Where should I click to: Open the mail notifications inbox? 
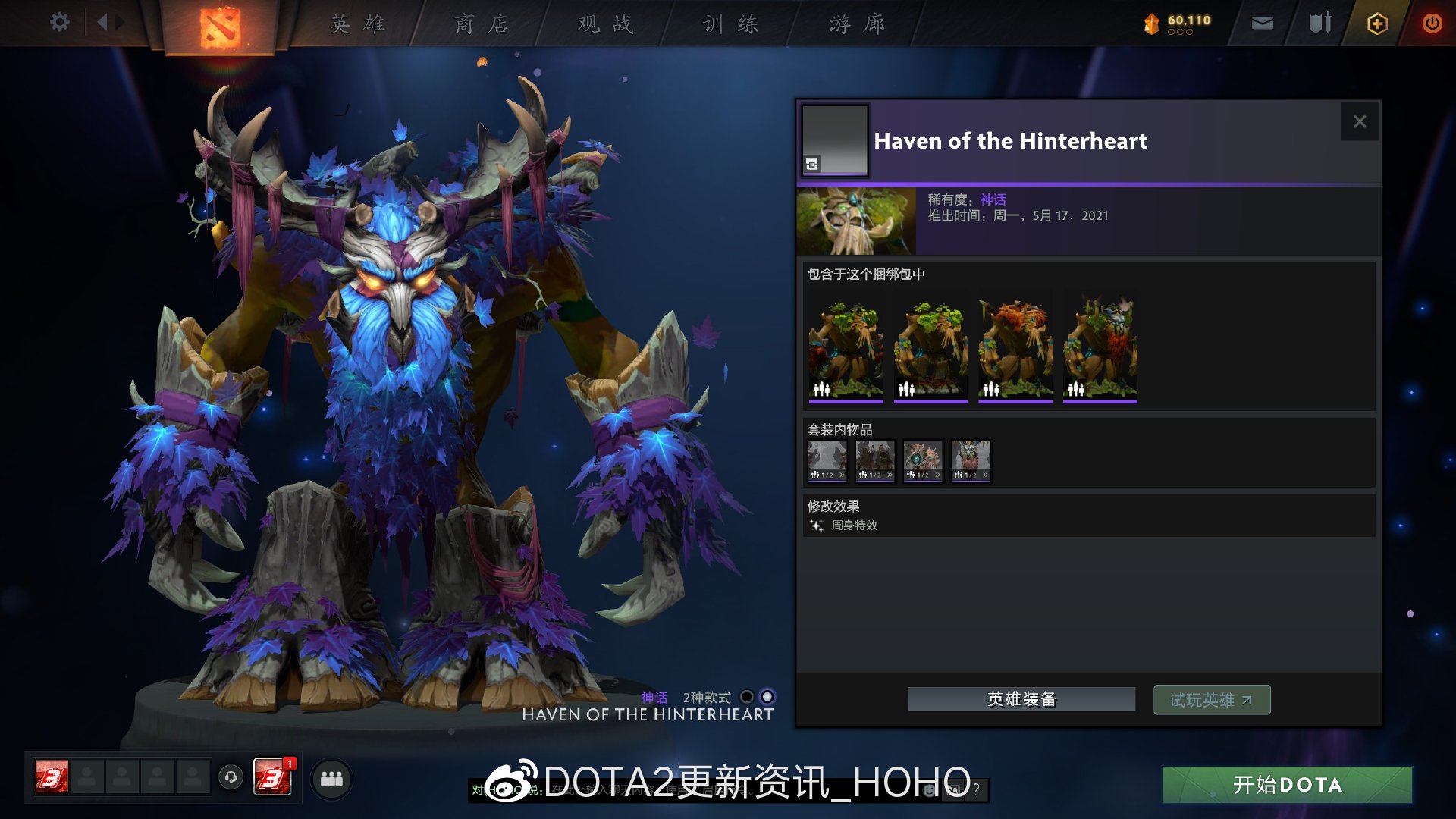click(x=1261, y=24)
